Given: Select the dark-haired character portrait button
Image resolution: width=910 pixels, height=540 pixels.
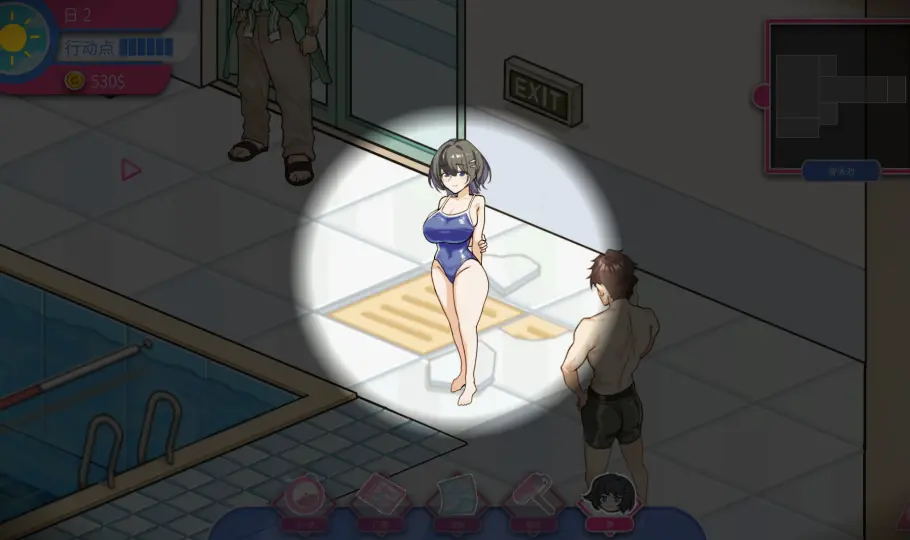Looking at the screenshot, I should [x=609, y=496].
